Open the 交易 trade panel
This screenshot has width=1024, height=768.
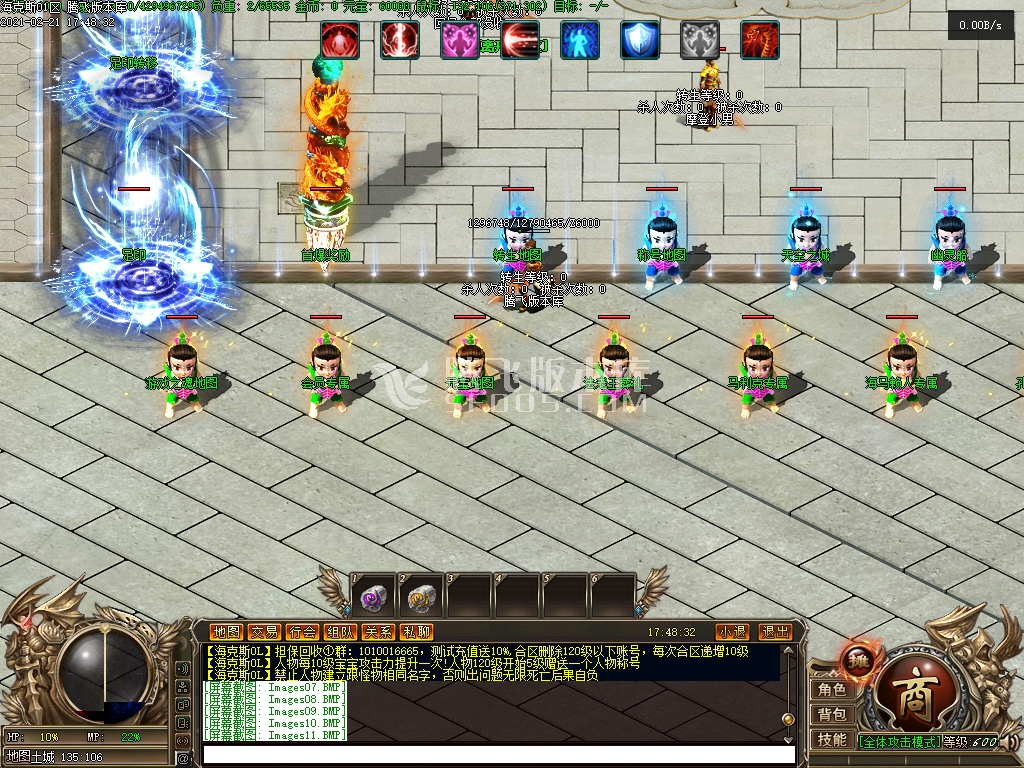click(264, 632)
